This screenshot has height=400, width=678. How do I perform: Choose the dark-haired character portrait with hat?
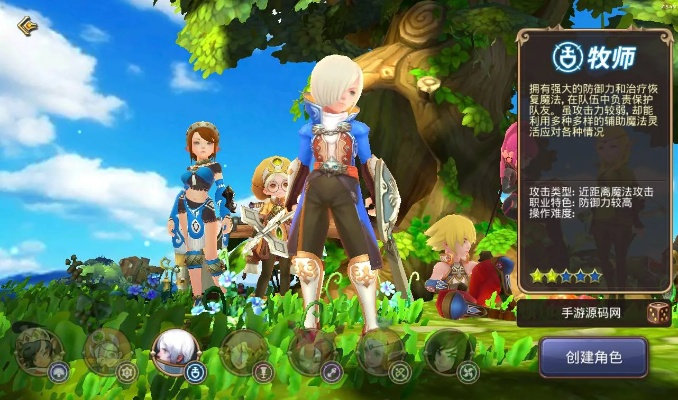click(38, 352)
